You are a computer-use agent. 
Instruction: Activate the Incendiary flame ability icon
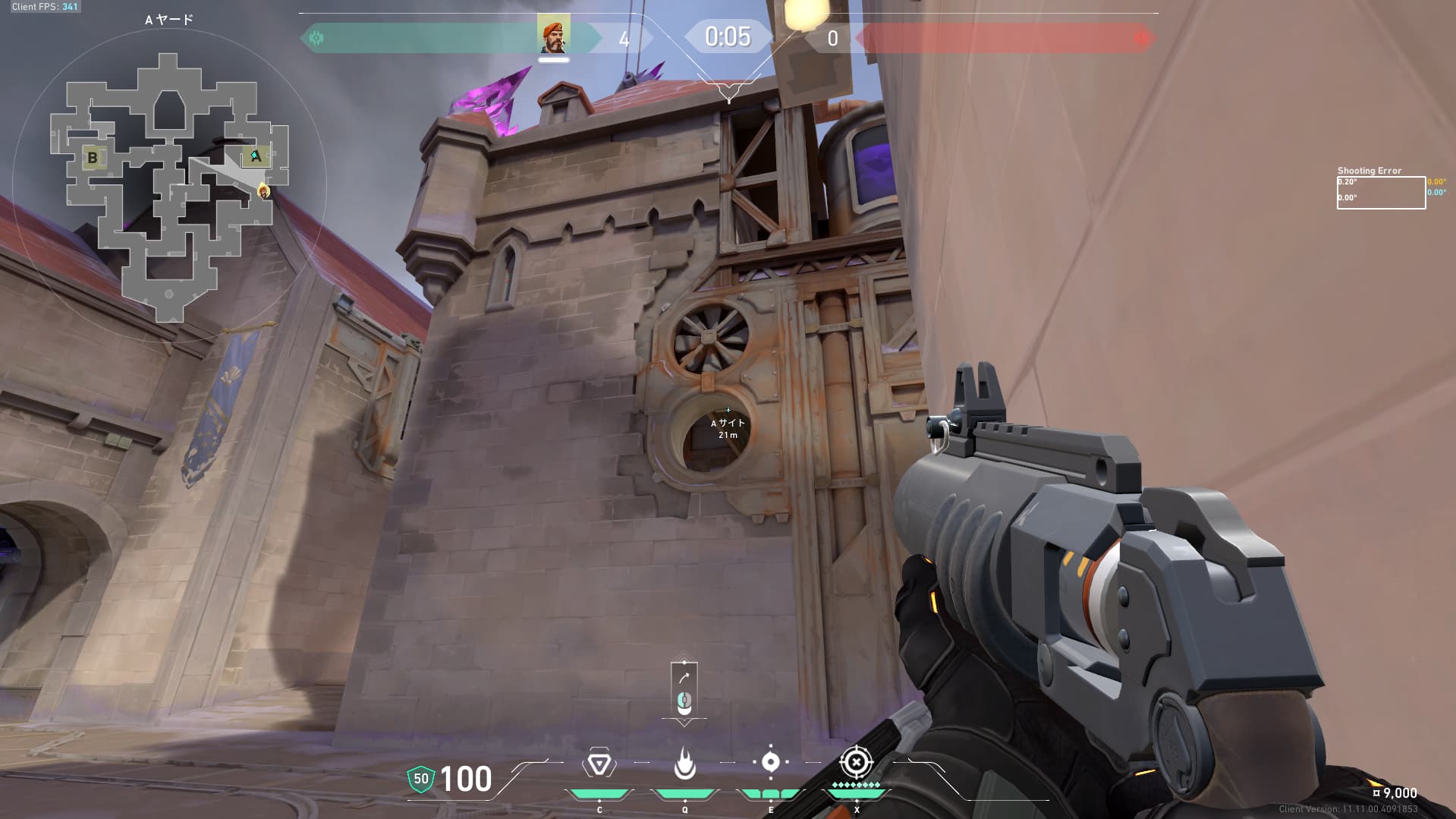coord(684,763)
